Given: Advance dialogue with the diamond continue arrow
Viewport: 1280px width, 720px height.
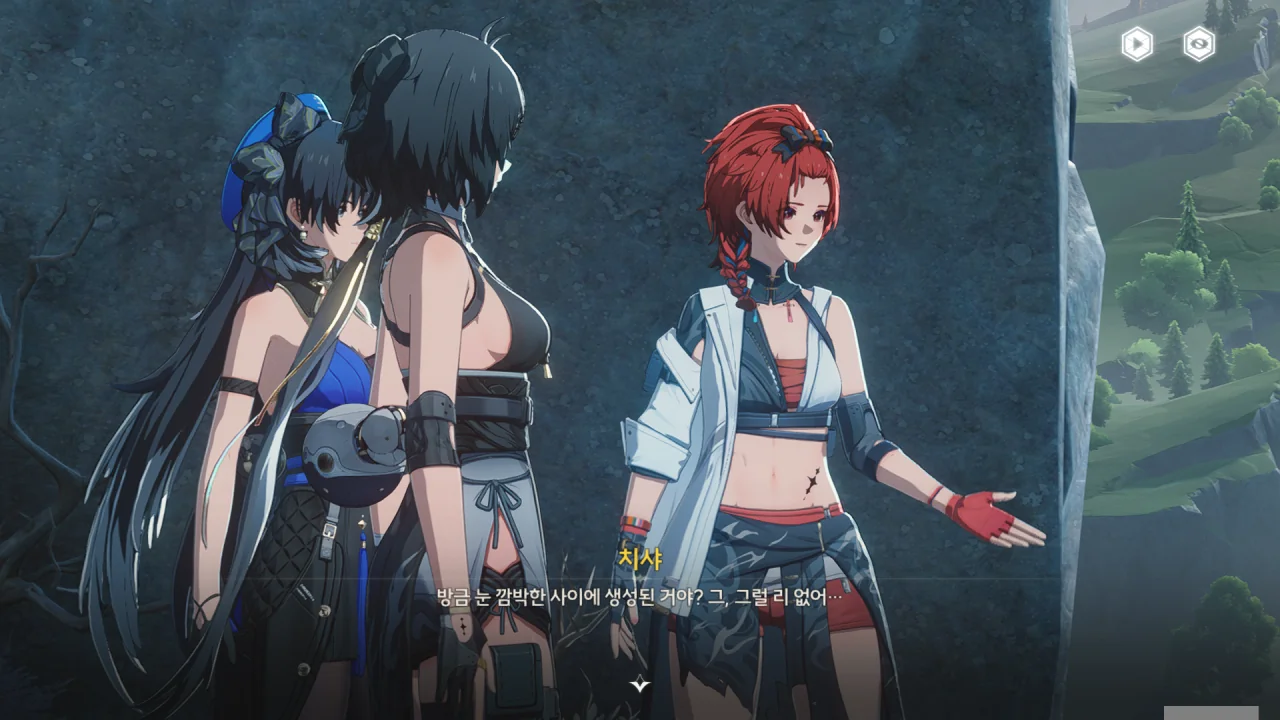Looking at the screenshot, I should click(640, 683).
